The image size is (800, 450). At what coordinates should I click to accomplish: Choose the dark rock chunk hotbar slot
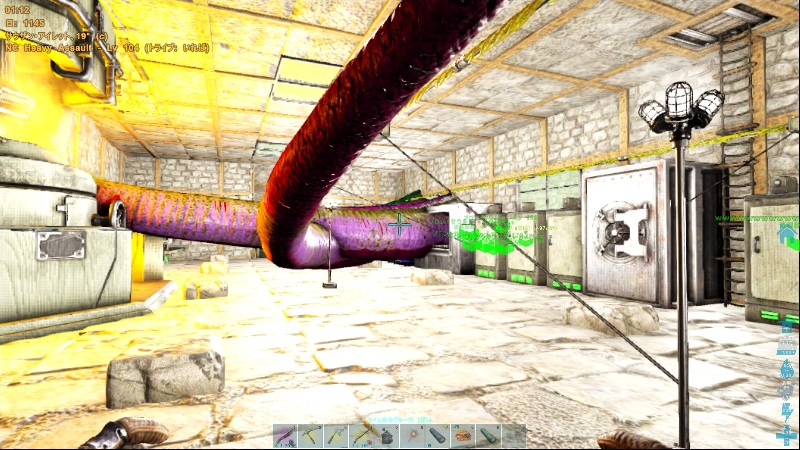tap(387, 436)
